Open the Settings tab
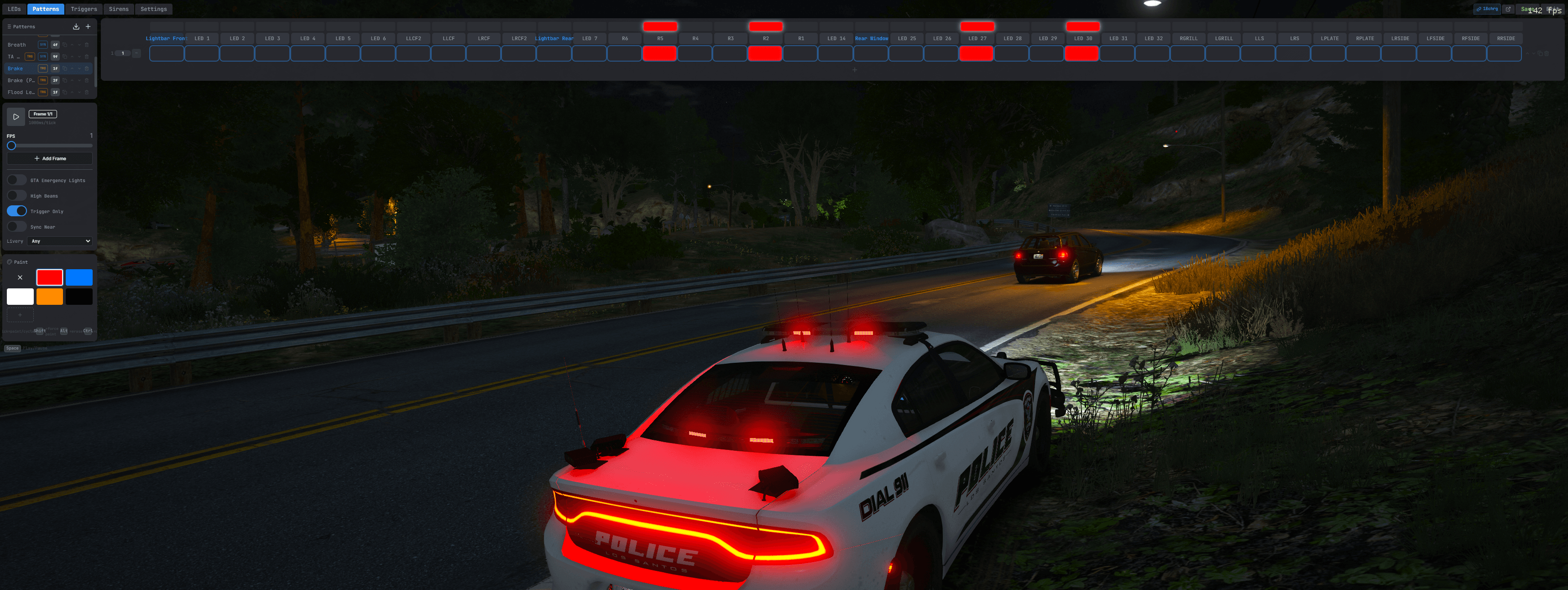The height and width of the screenshot is (590, 1568). [153, 9]
